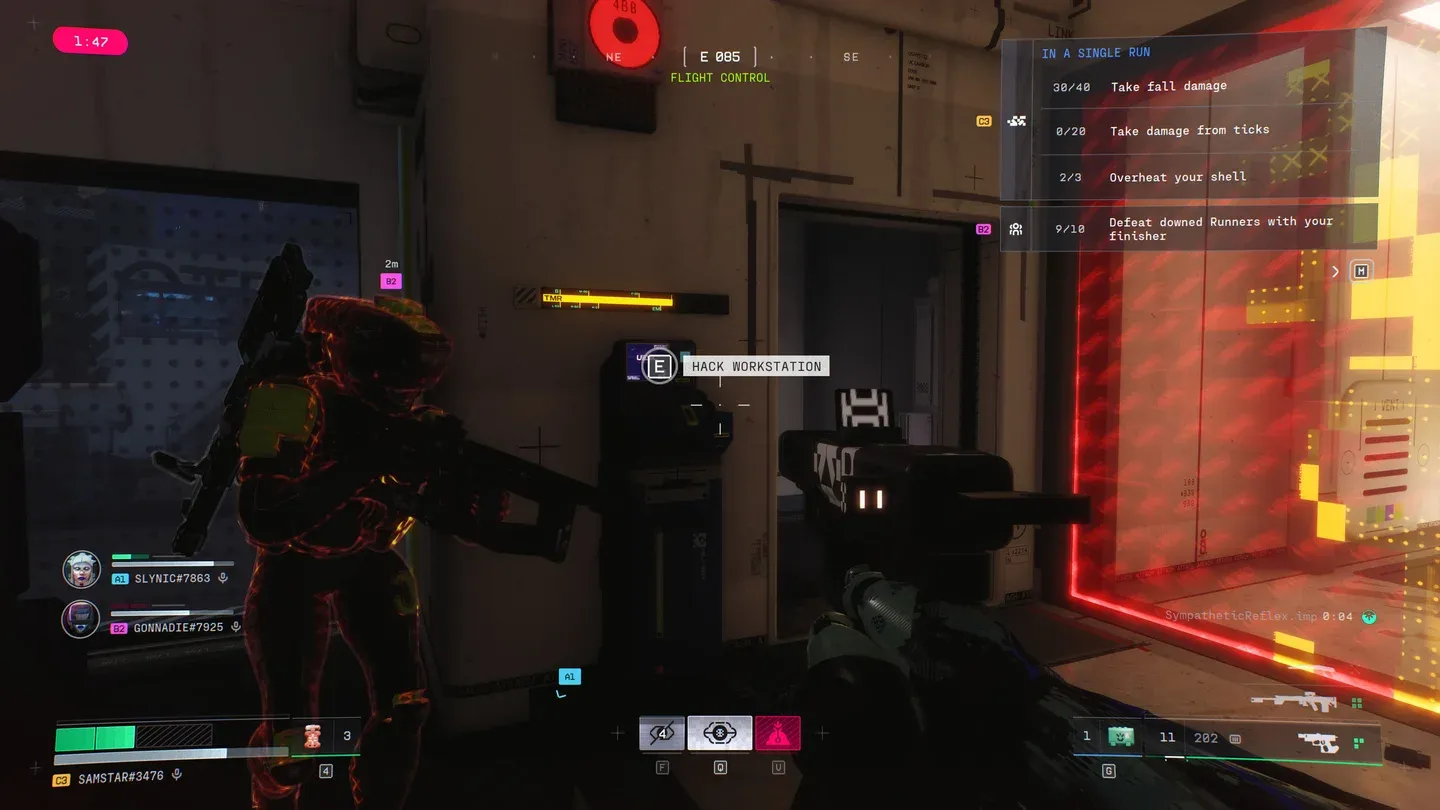The height and width of the screenshot is (810, 1440).
Task: Toggle the microphone icon next to SAMSTAR#3476
Action: tap(177, 775)
